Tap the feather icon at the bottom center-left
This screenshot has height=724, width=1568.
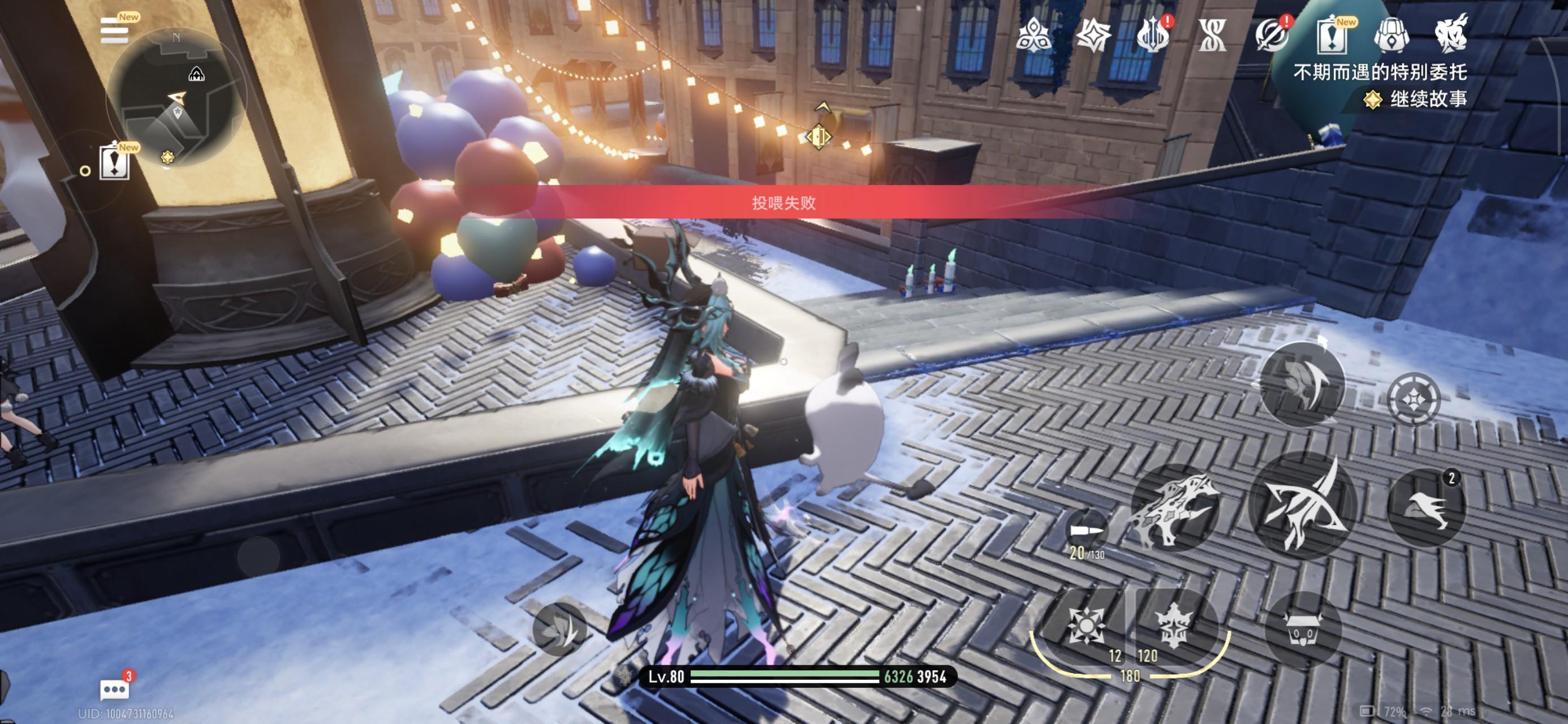[559, 628]
